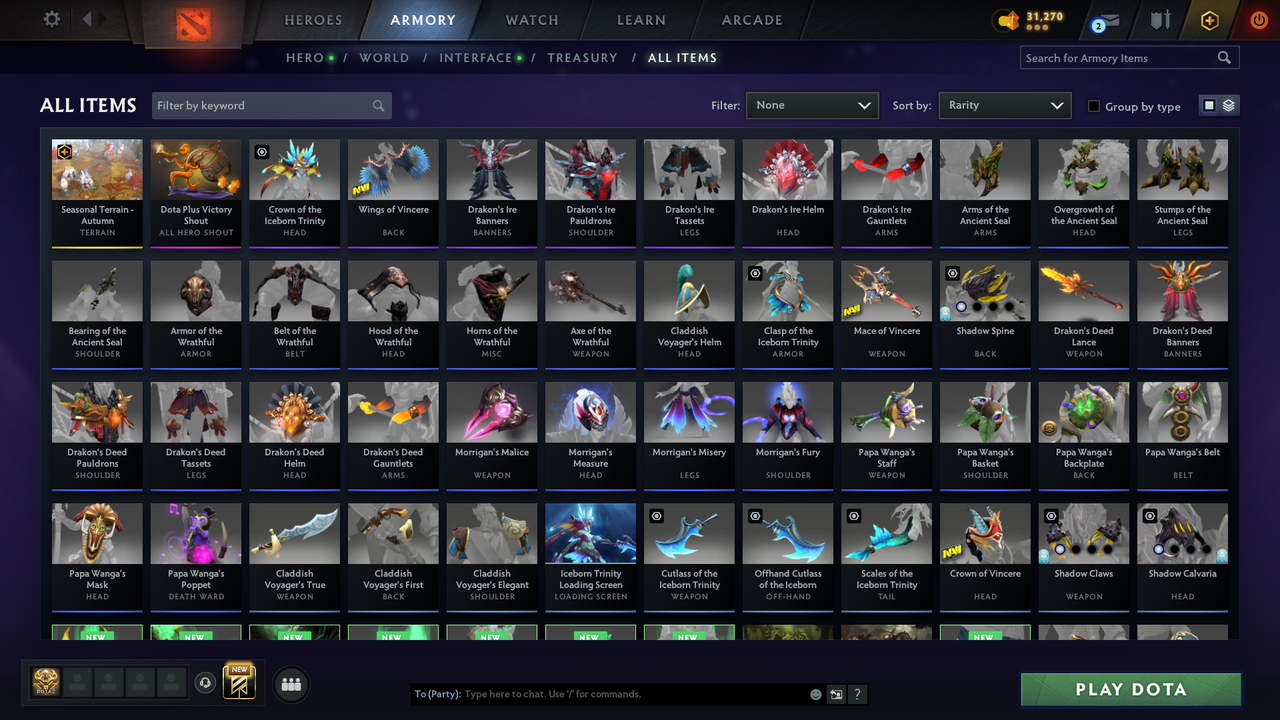The image size is (1280, 720).
Task: Open the Filter dropdown set to None
Action: click(x=812, y=104)
